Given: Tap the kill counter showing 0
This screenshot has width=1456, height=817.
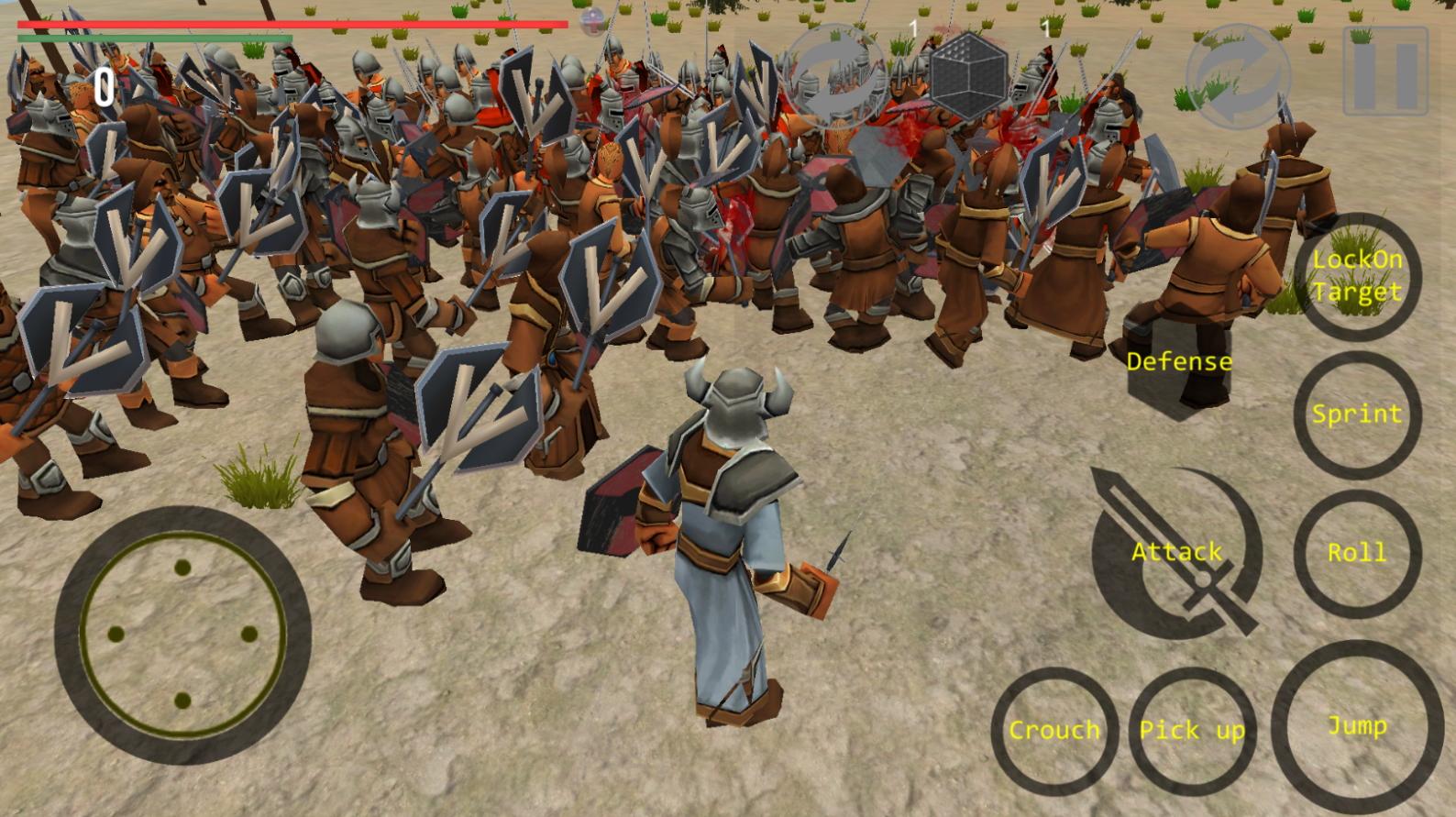Looking at the screenshot, I should [104, 89].
